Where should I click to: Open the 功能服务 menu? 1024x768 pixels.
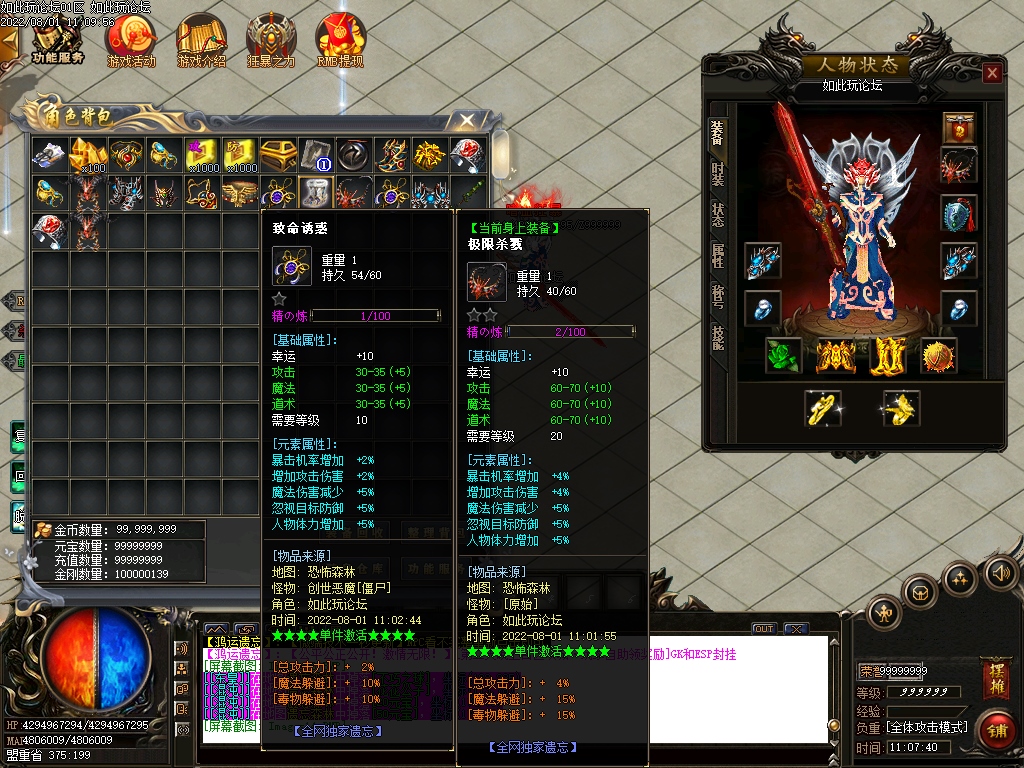coord(57,40)
